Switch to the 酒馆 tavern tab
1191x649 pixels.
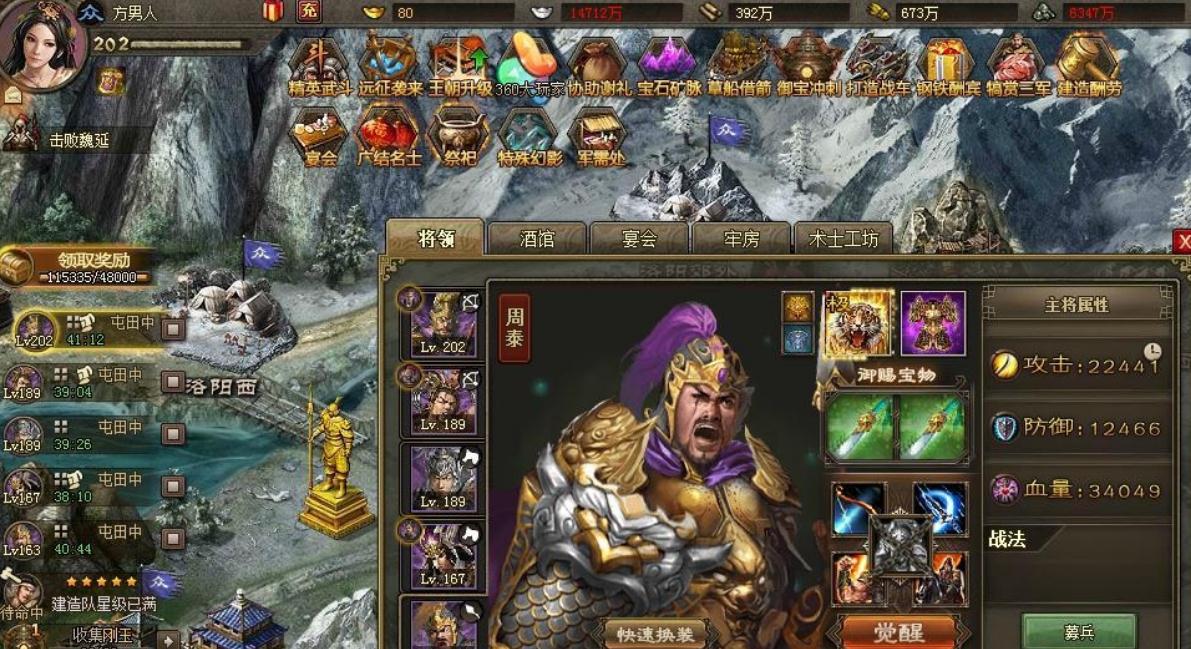click(x=537, y=239)
